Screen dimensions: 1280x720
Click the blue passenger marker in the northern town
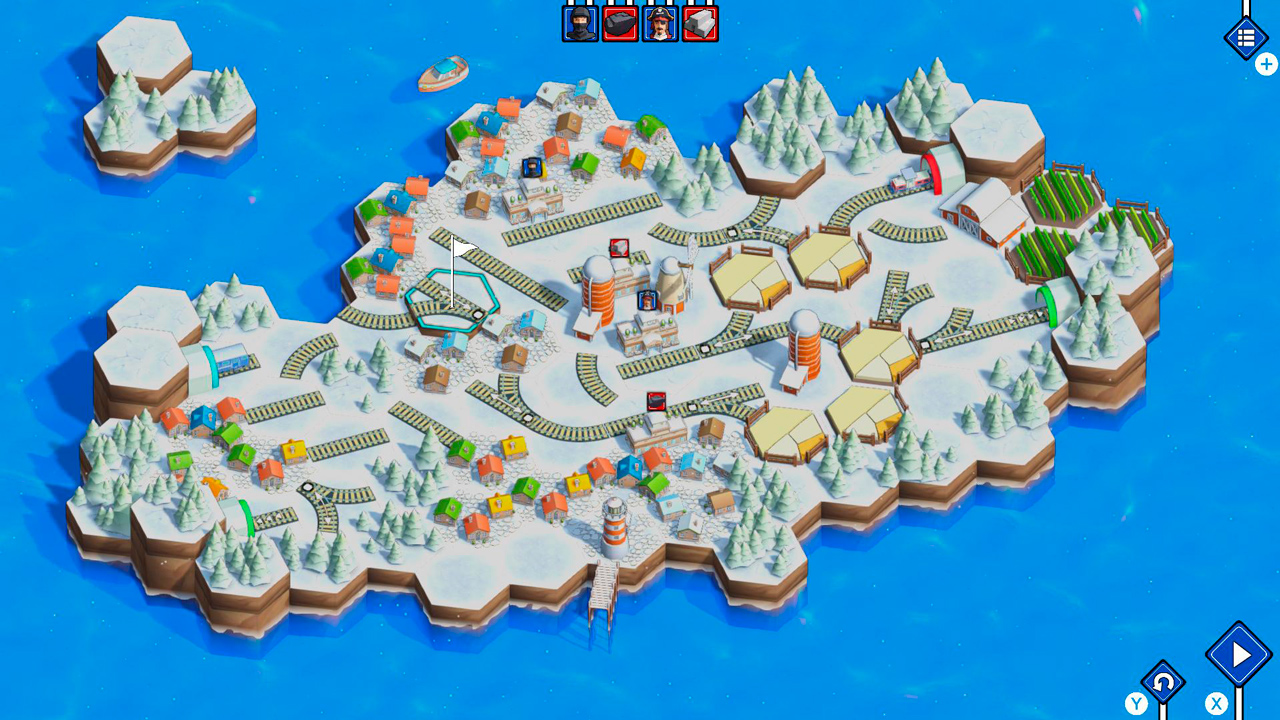(532, 167)
